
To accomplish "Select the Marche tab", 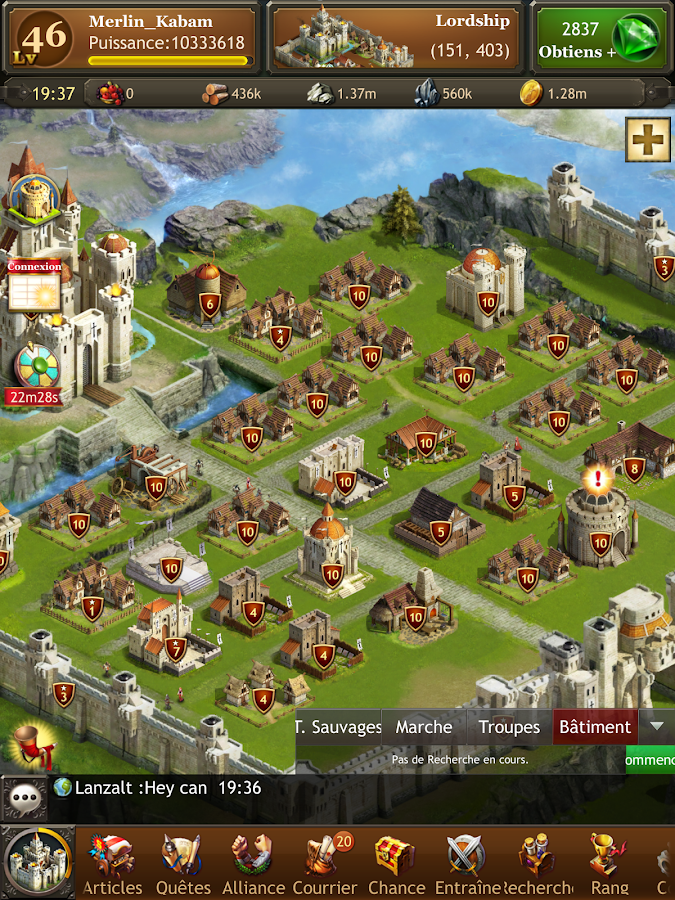I will click(x=424, y=727).
